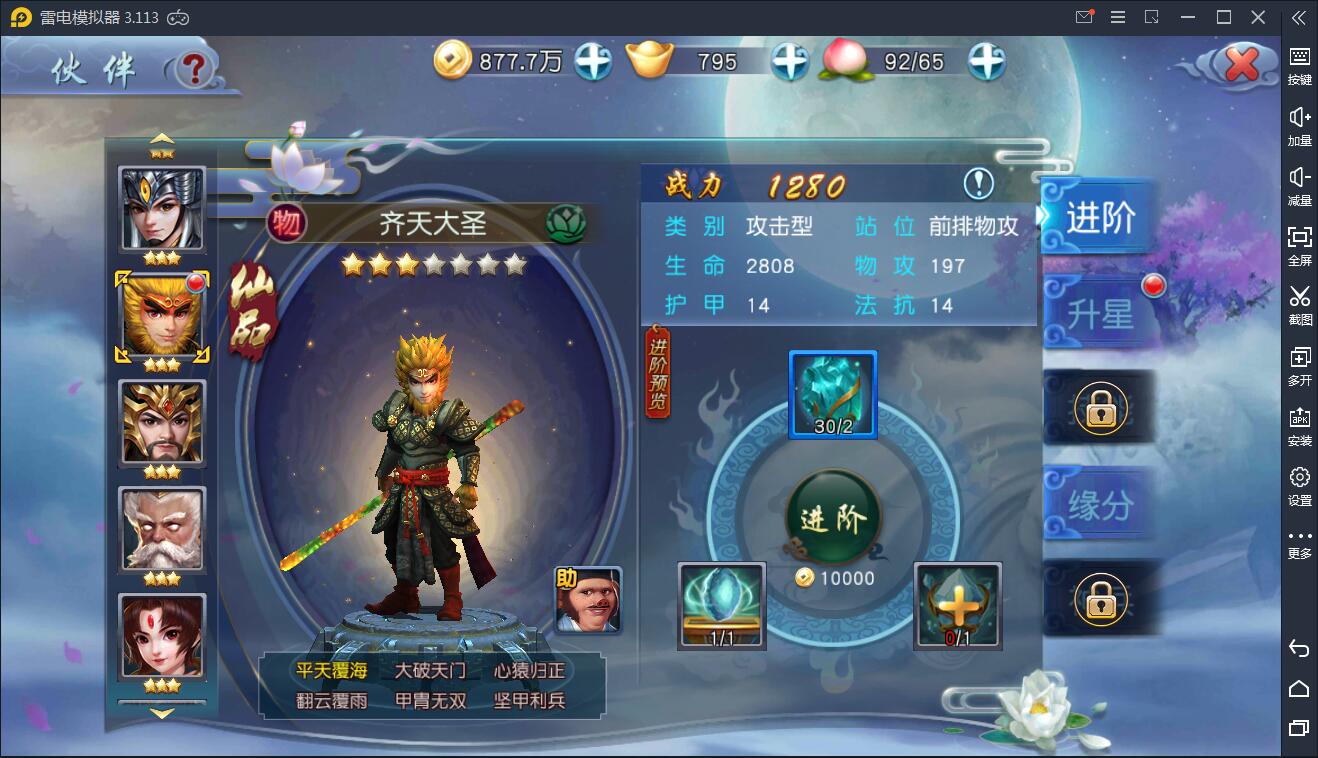The image size is (1318, 758).
Task: Close the companion screen with red X
Action: pos(1241,66)
